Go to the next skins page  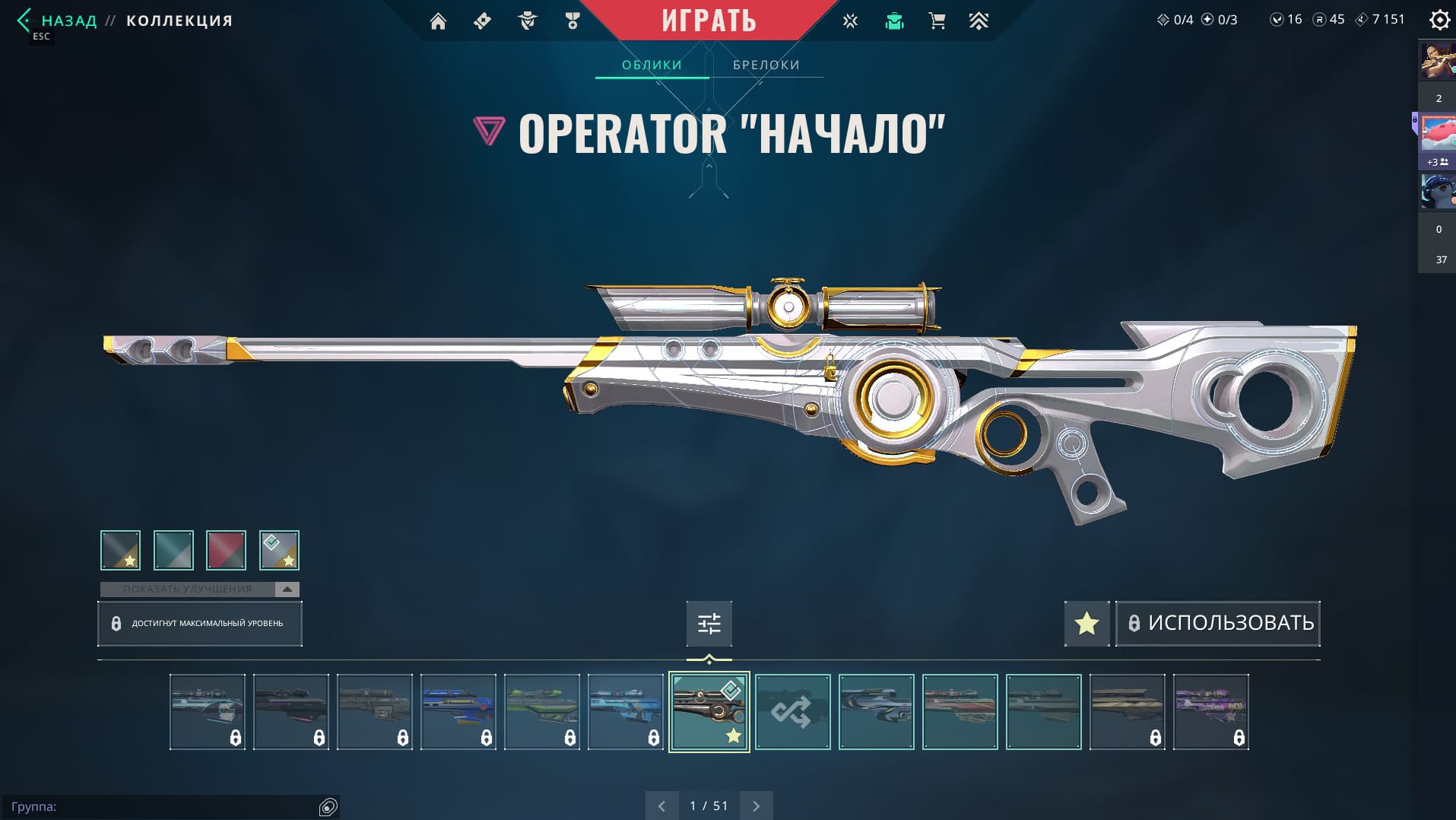(x=756, y=806)
